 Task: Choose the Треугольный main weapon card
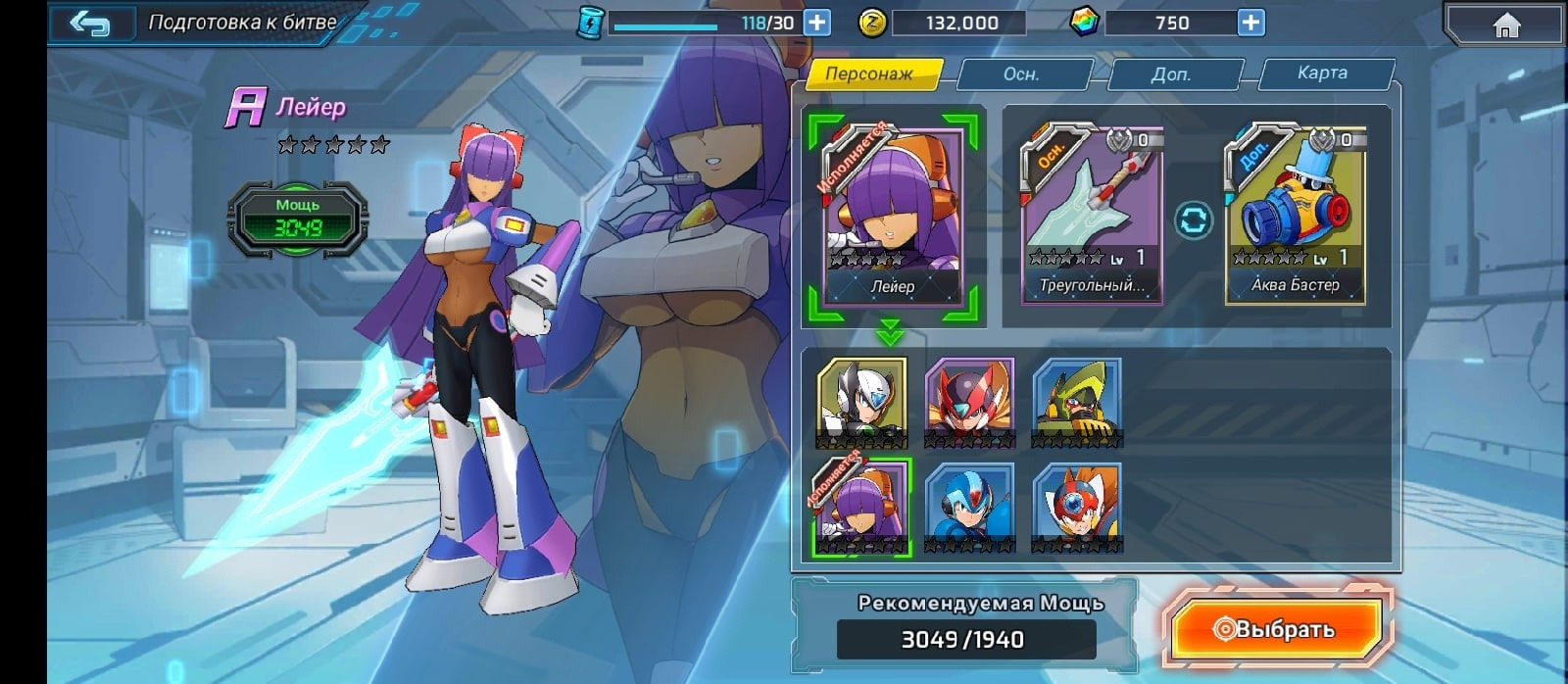click(1092, 218)
